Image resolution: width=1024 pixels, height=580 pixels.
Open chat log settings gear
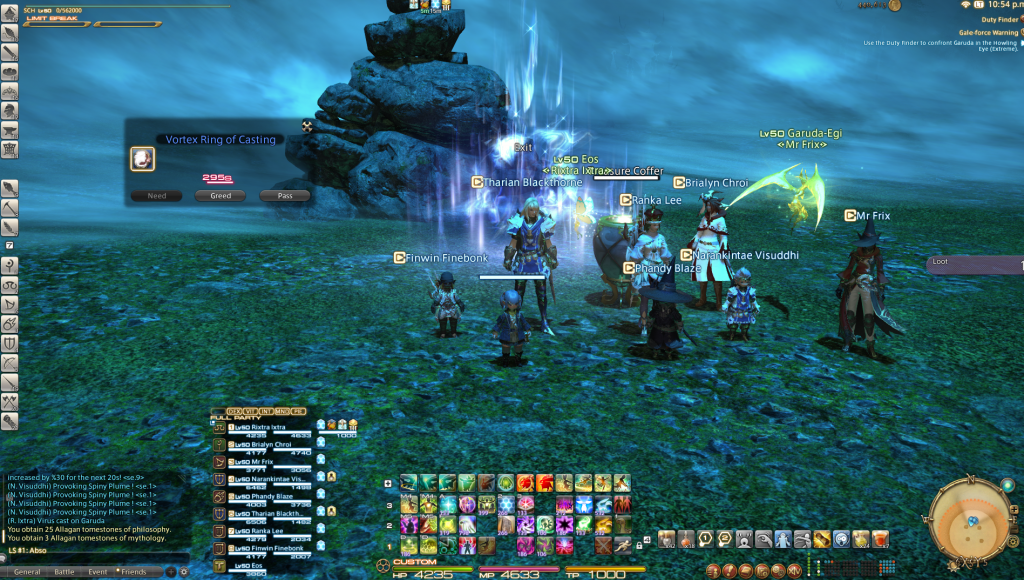[183, 572]
